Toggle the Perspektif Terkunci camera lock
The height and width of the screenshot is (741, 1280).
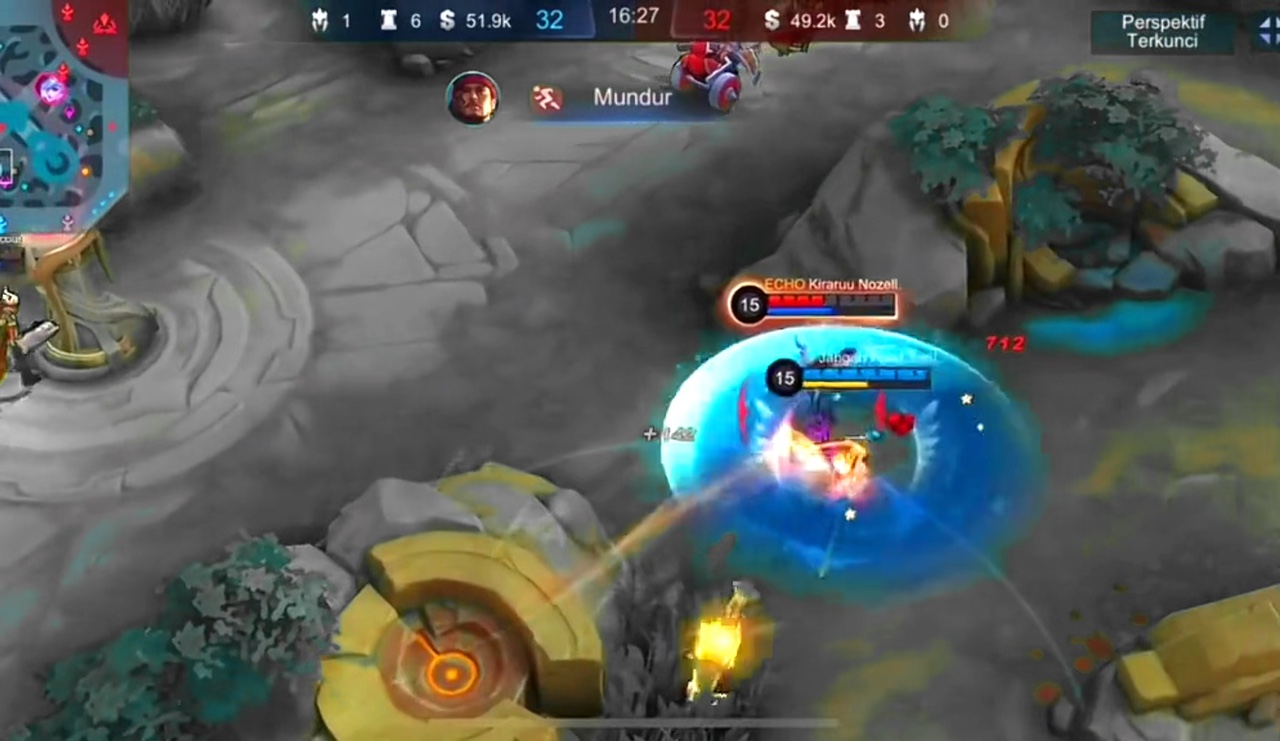click(1162, 32)
